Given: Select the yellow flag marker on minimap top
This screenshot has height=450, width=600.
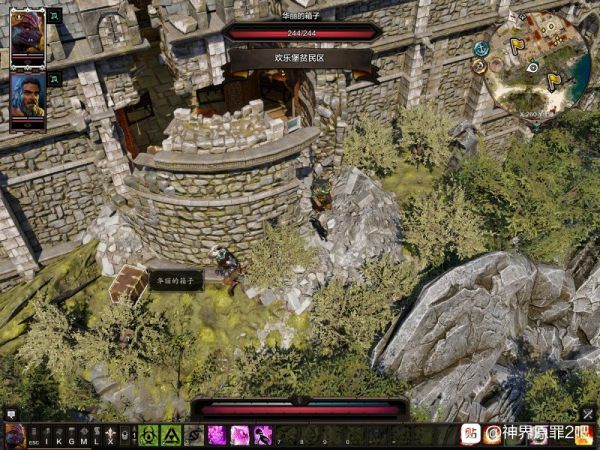Looking at the screenshot, I should (x=517, y=45).
